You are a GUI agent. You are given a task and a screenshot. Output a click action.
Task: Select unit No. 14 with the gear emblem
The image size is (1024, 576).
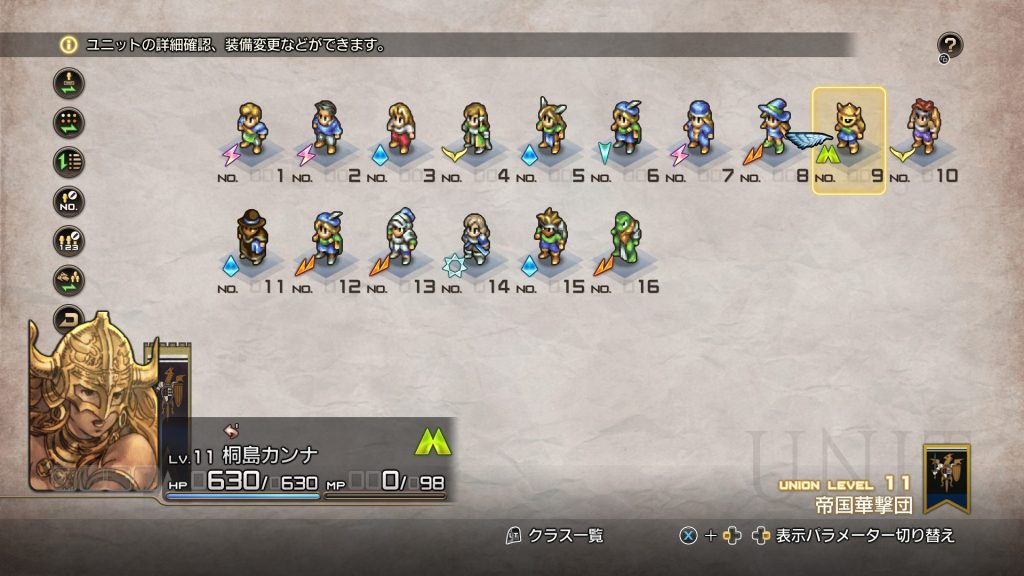coord(476,240)
